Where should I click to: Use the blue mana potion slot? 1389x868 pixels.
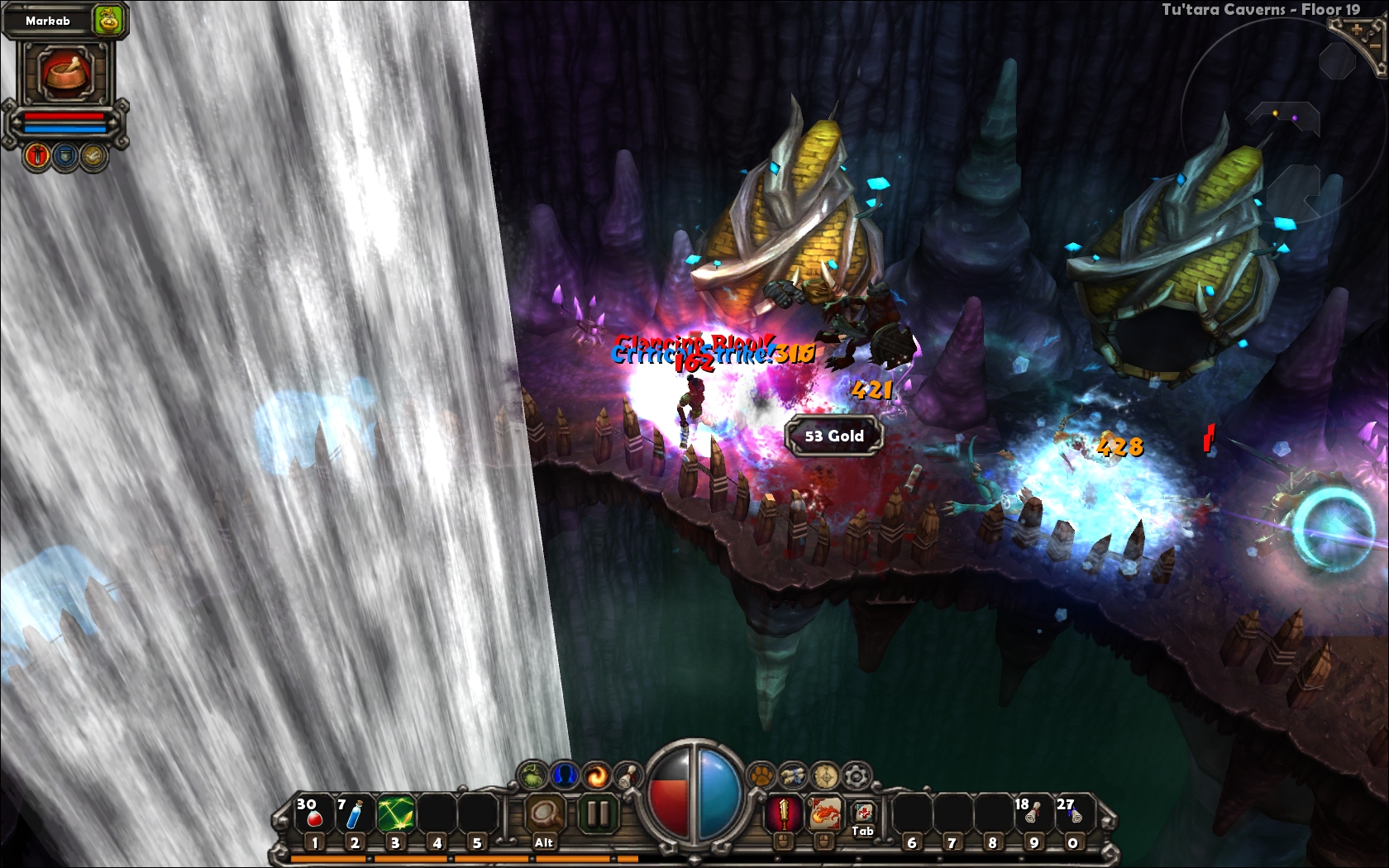(354, 815)
